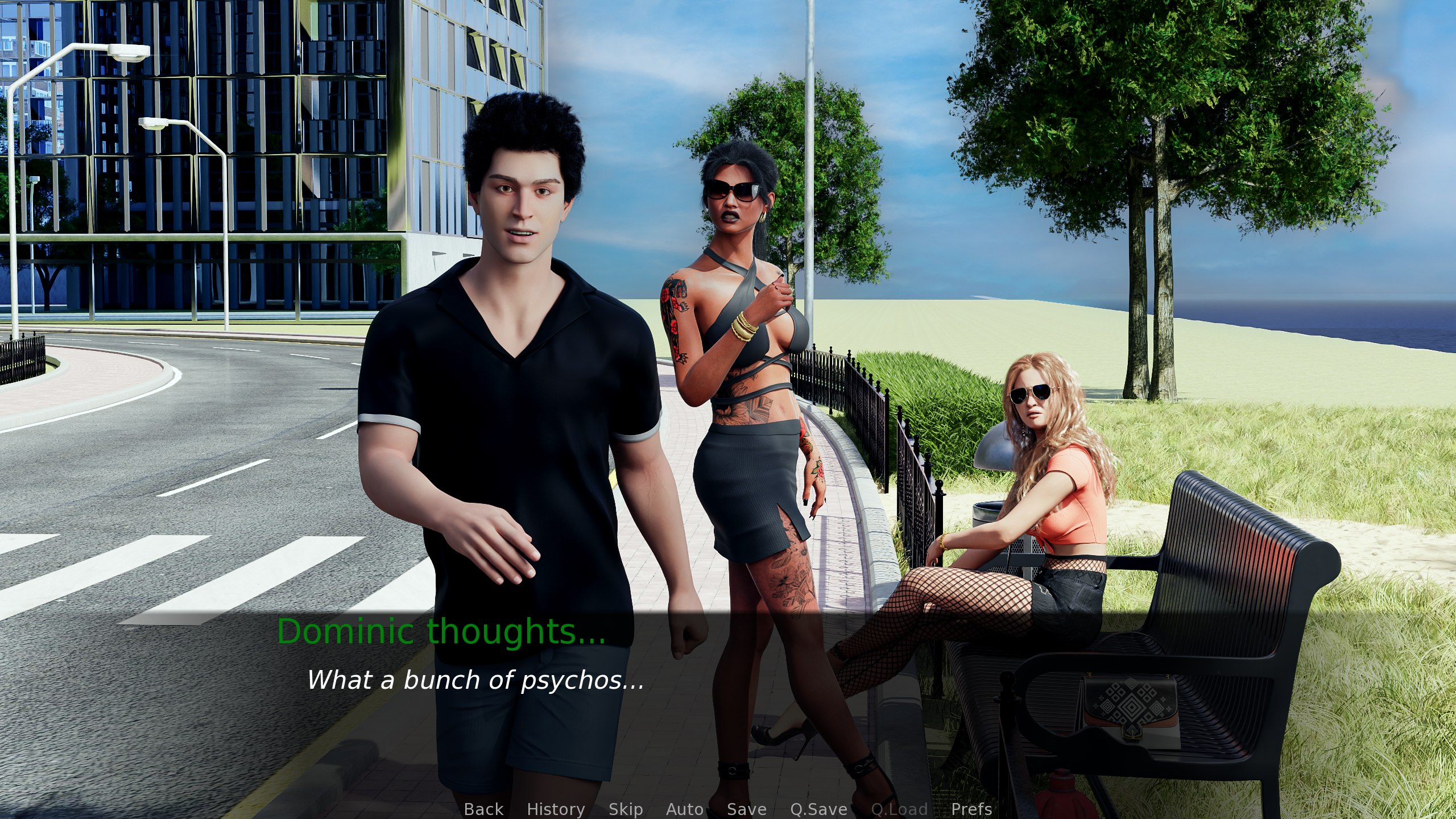Image resolution: width=1456 pixels, height=819 pixels.
Task: Open the Save game menu
Action: point(747,809)
